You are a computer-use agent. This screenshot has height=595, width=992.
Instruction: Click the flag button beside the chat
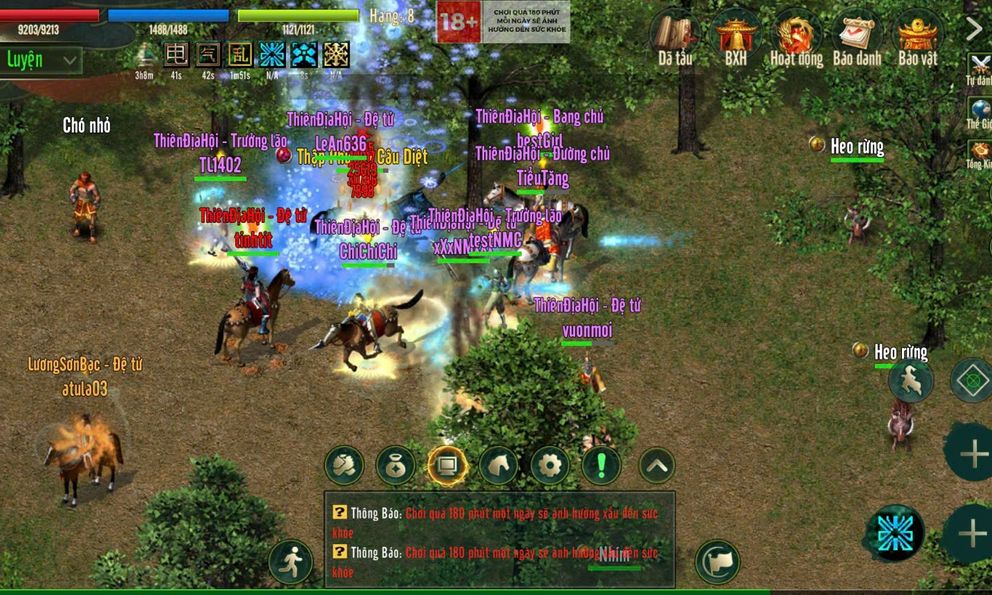[x=717, y=562]
